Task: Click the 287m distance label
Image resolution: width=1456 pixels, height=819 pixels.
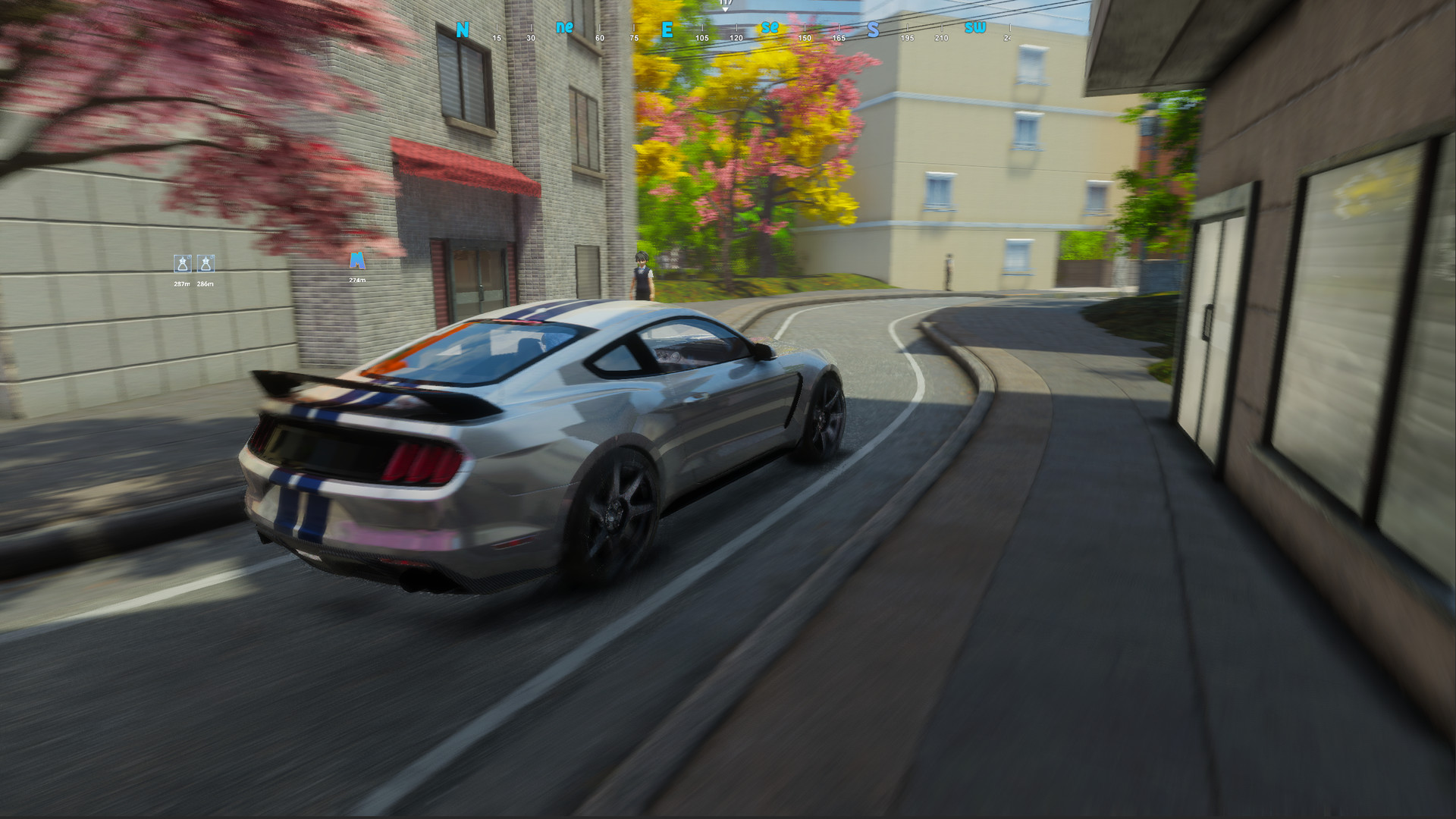Action: 180,282
